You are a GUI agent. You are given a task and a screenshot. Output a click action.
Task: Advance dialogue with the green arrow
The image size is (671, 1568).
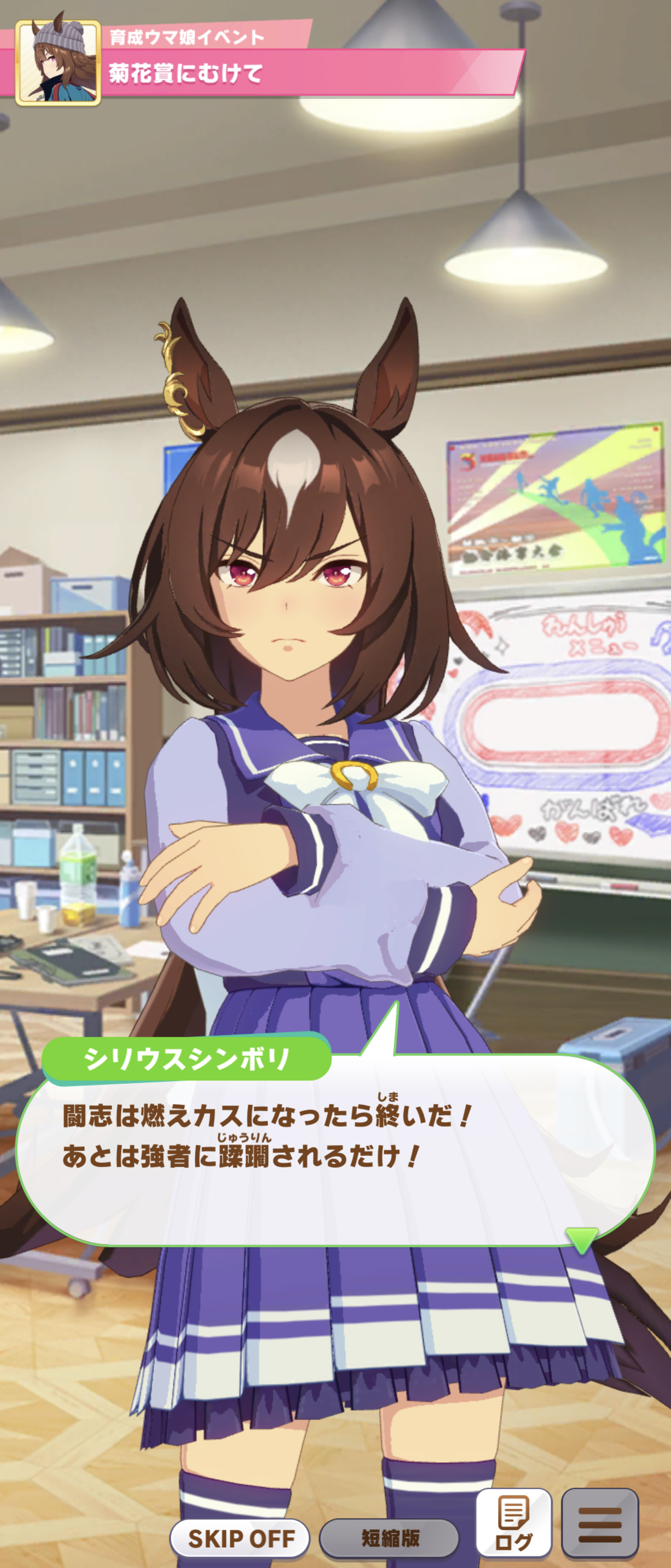tap(581, 1239)
